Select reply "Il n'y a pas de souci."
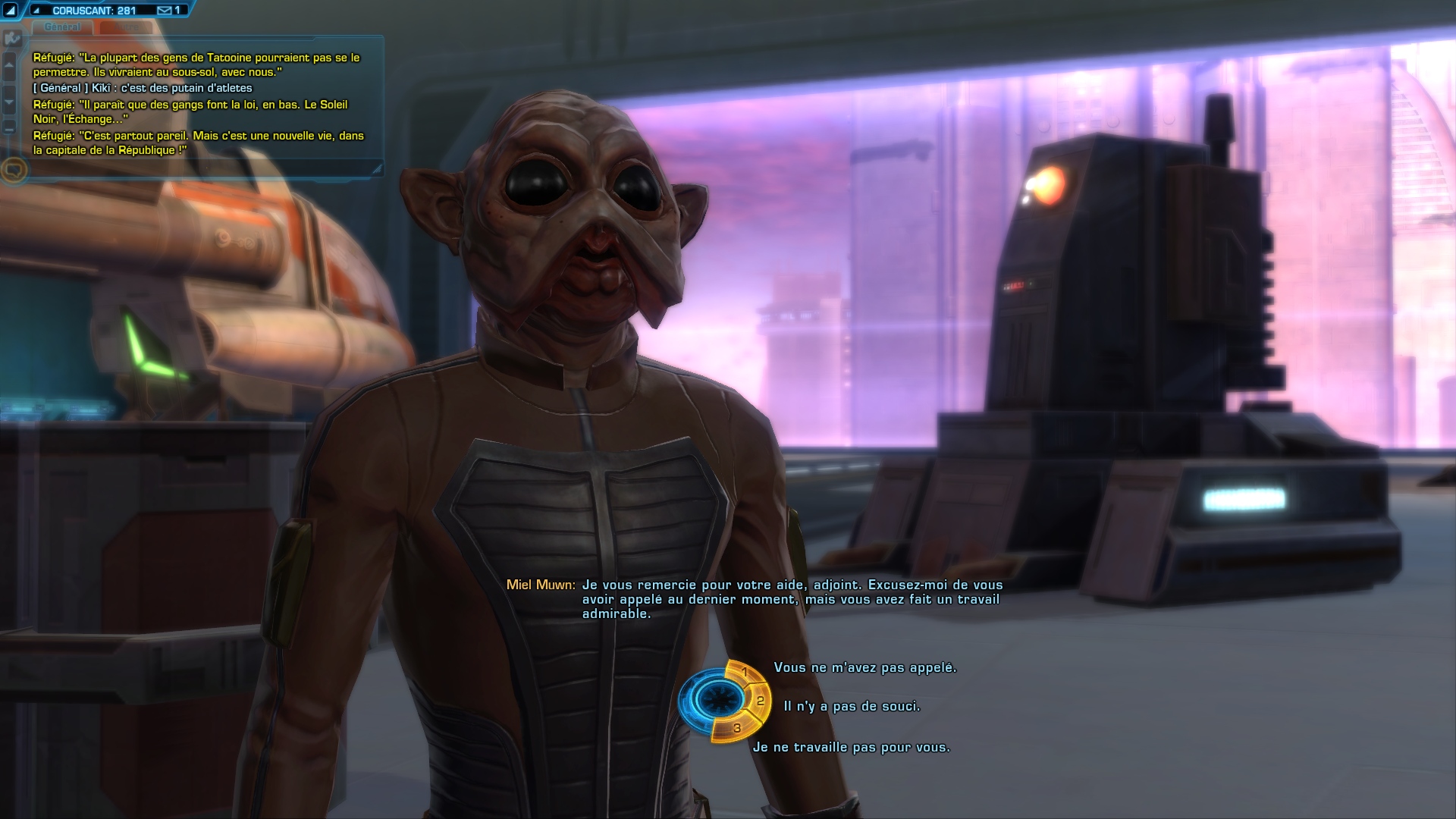Screen dimensions: 1456x819 click(852, 707)
